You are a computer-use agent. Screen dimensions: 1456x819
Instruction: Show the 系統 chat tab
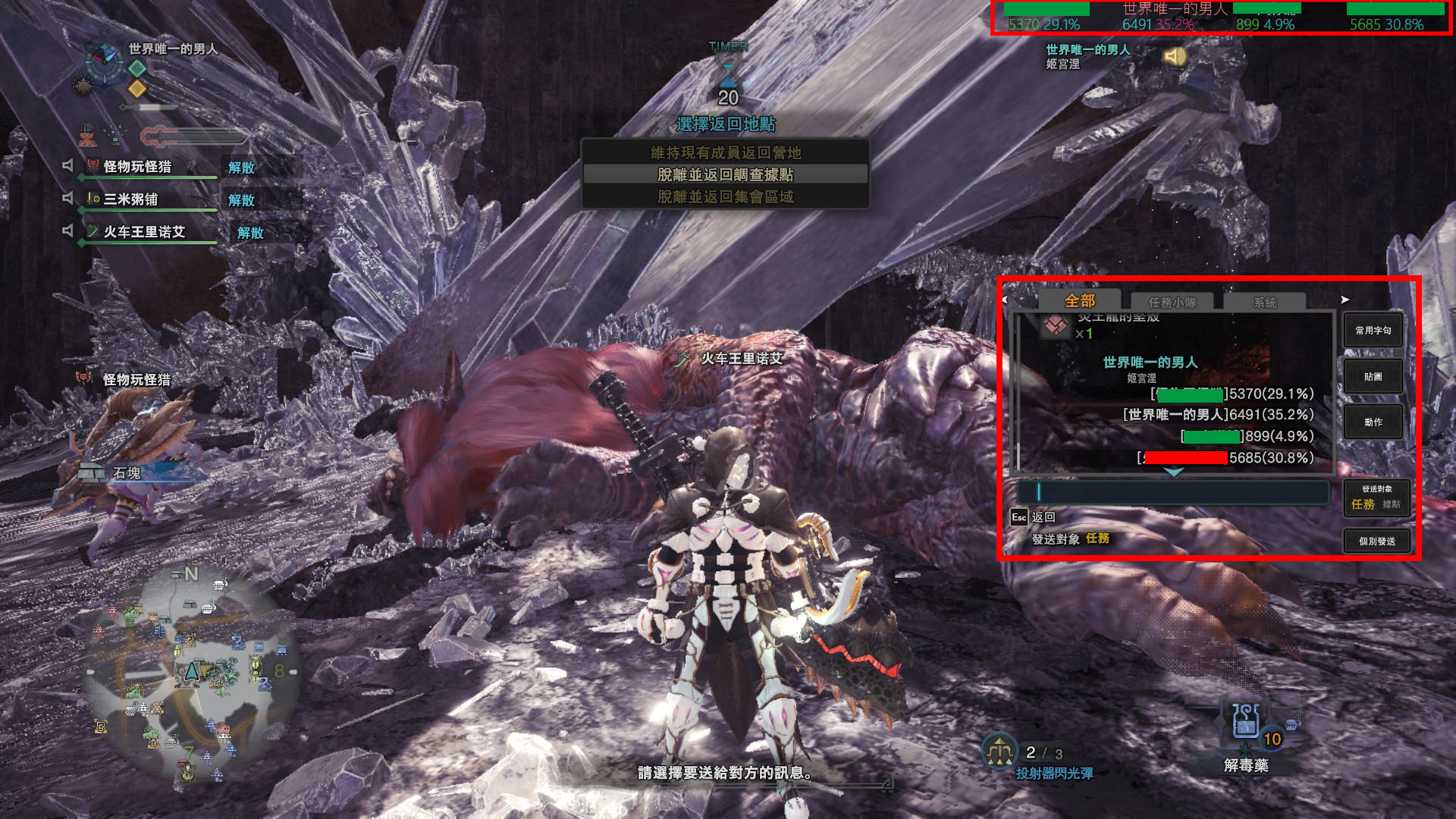pyautogui.click(x=1265, y=302)
